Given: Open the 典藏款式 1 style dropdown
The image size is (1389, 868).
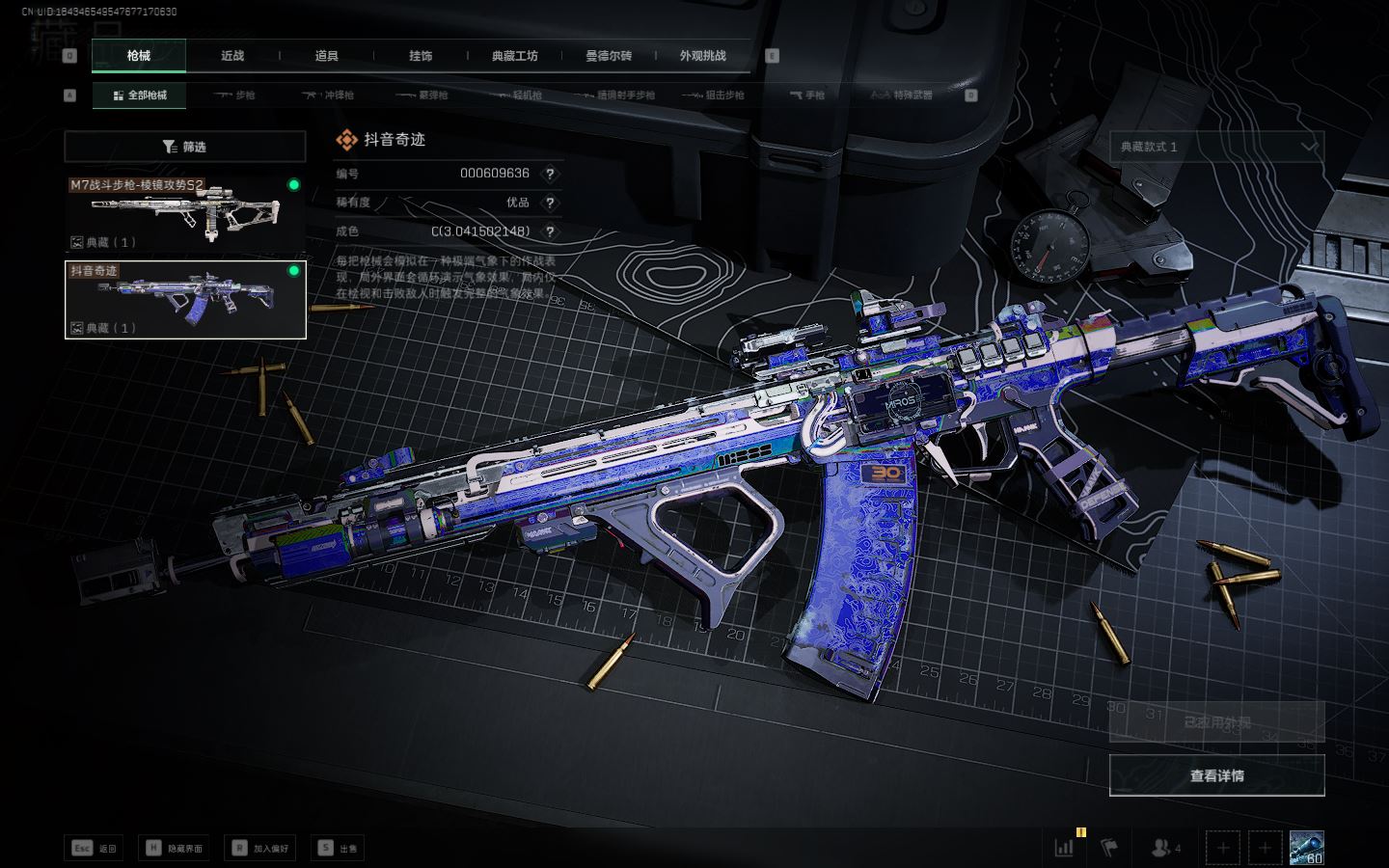Looking at the screenshot, I should (x=1216, y=147).
